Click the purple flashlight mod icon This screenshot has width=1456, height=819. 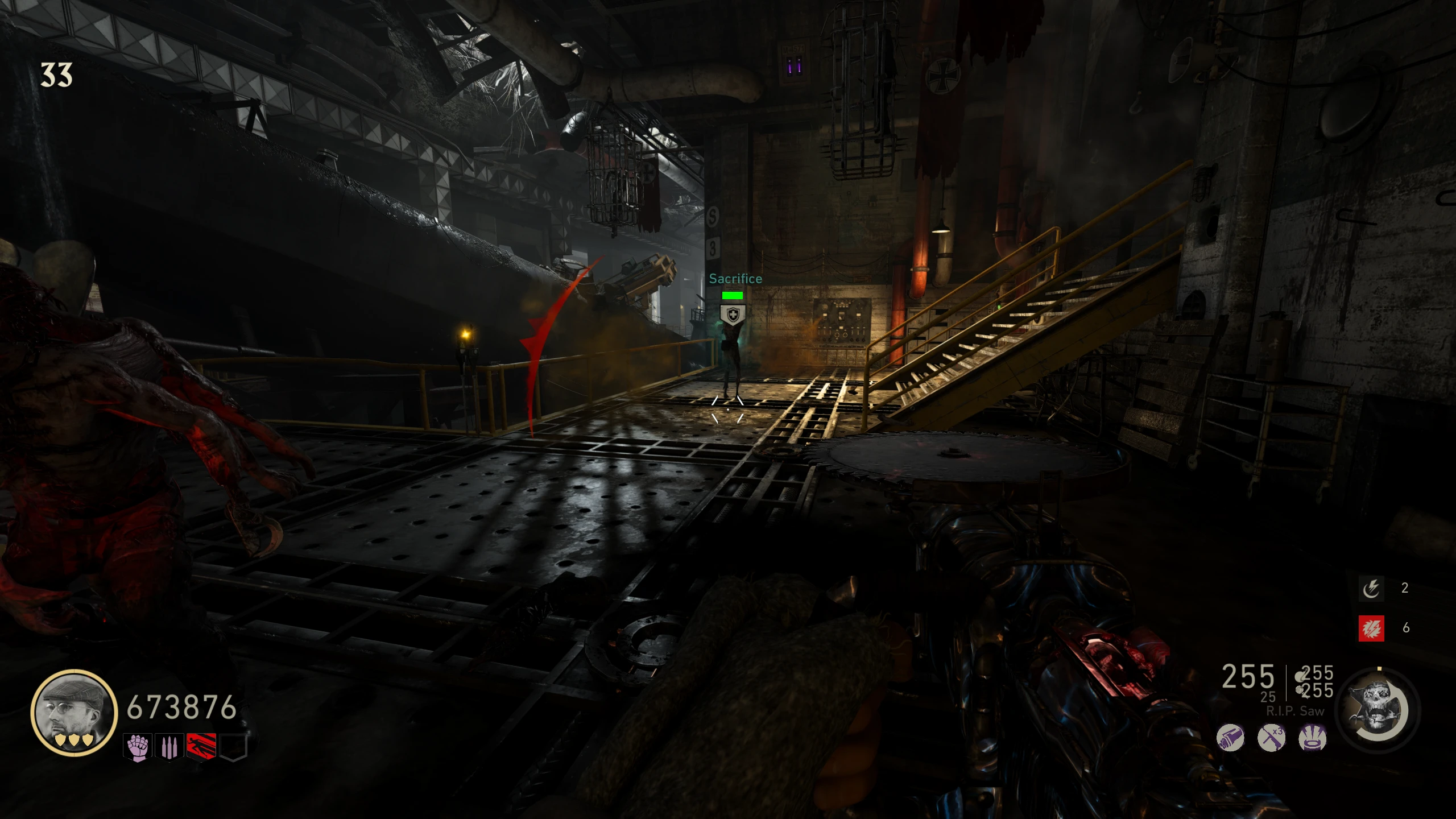[x=1230, y=738]
